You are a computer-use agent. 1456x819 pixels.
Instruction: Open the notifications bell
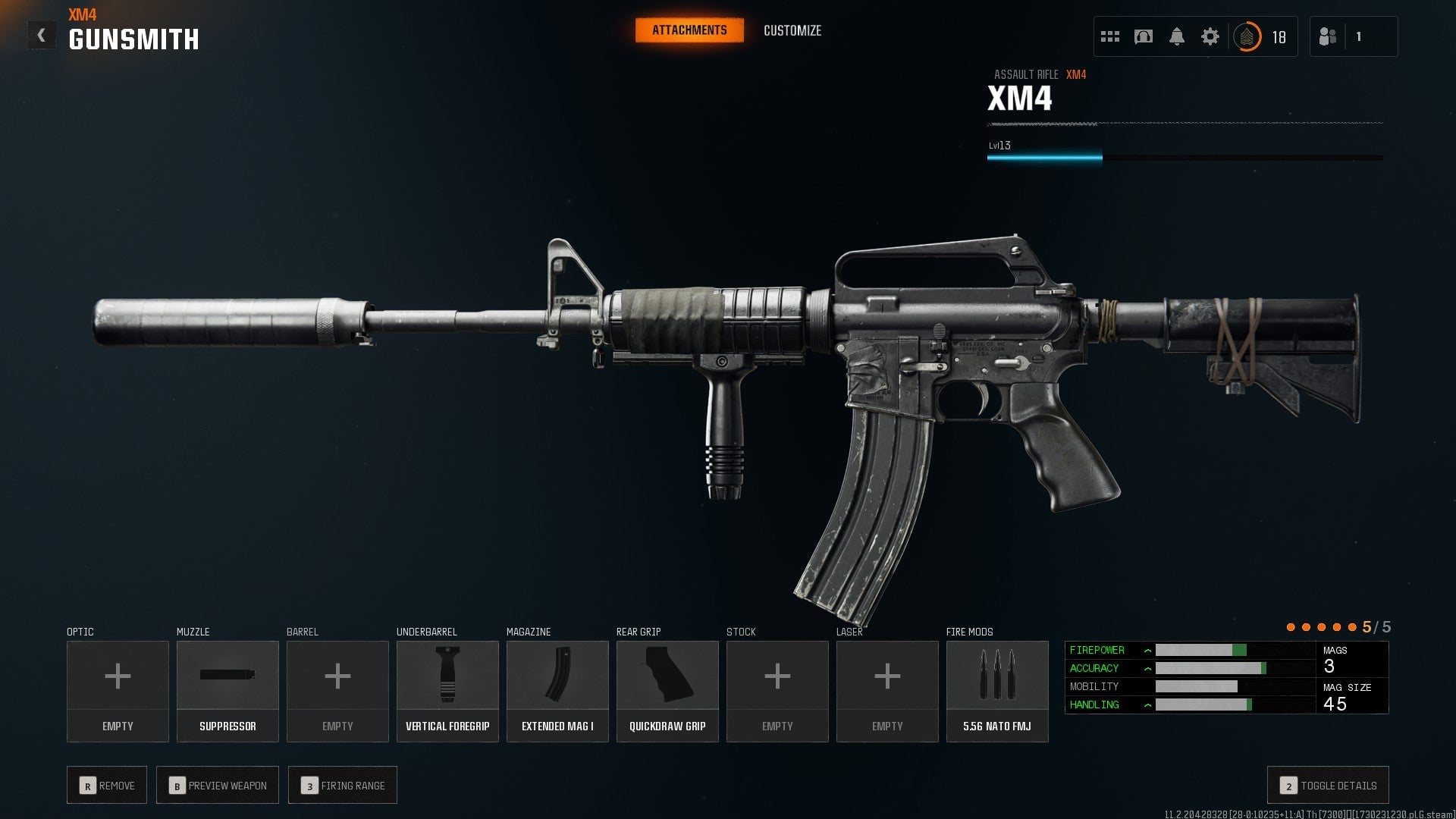[1177, 36]
